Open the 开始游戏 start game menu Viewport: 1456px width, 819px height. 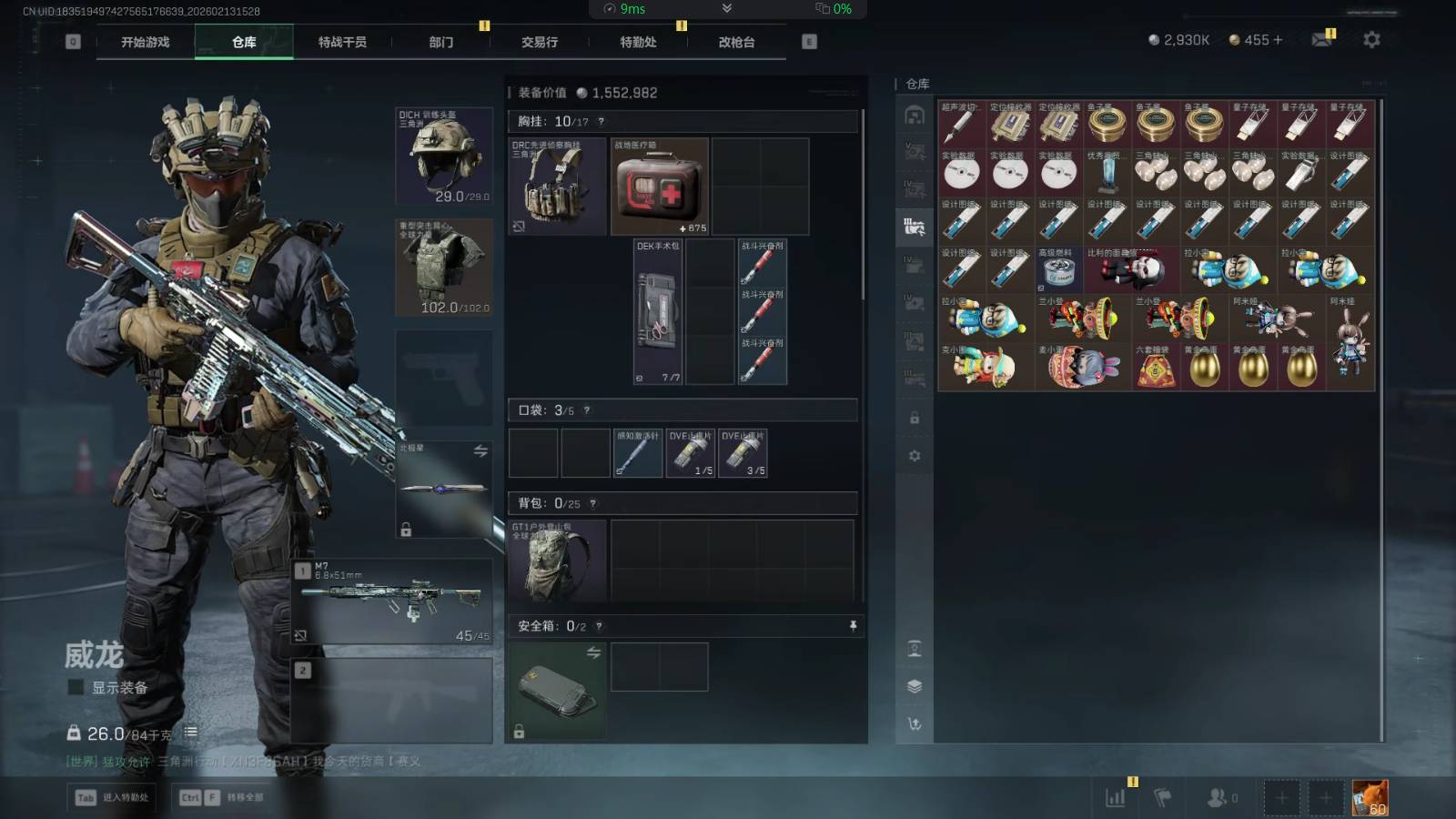146,42
